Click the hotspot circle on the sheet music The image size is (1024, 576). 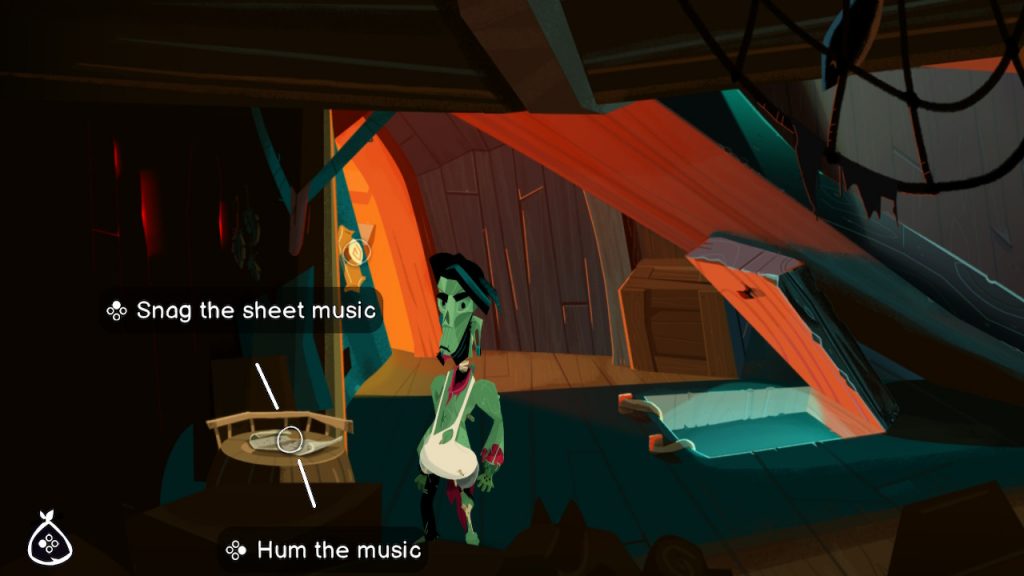point(290,438)
